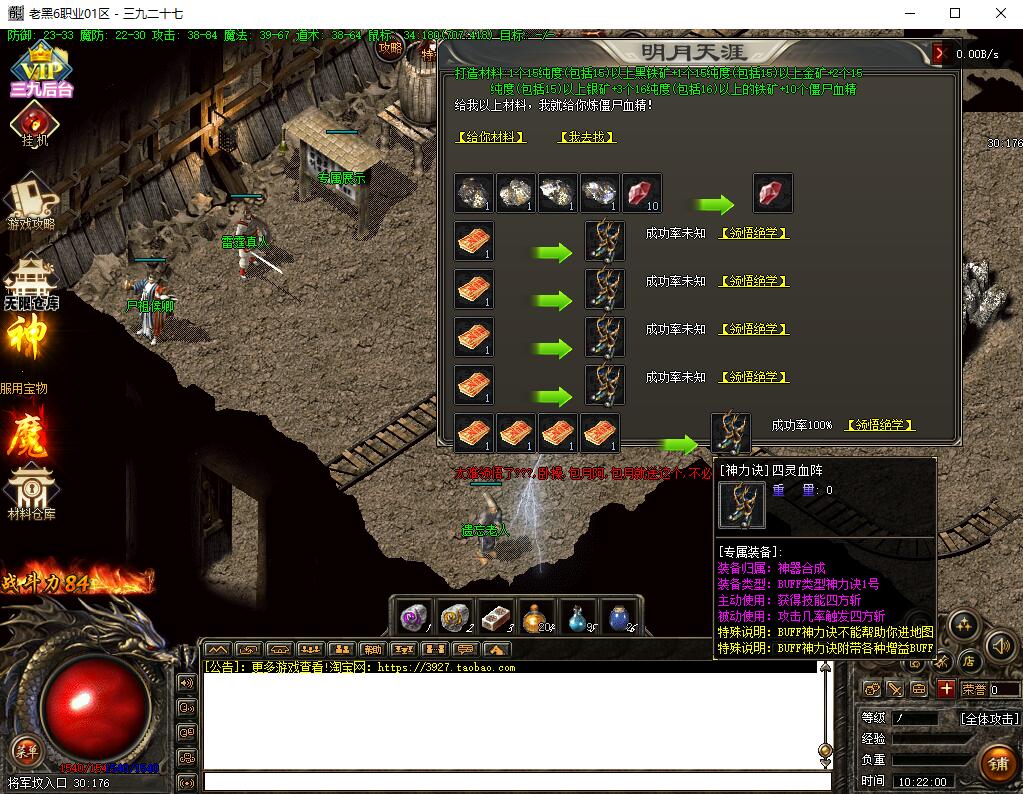Choose the 【我去找】 reply
1023x794 pixels.
587,137
